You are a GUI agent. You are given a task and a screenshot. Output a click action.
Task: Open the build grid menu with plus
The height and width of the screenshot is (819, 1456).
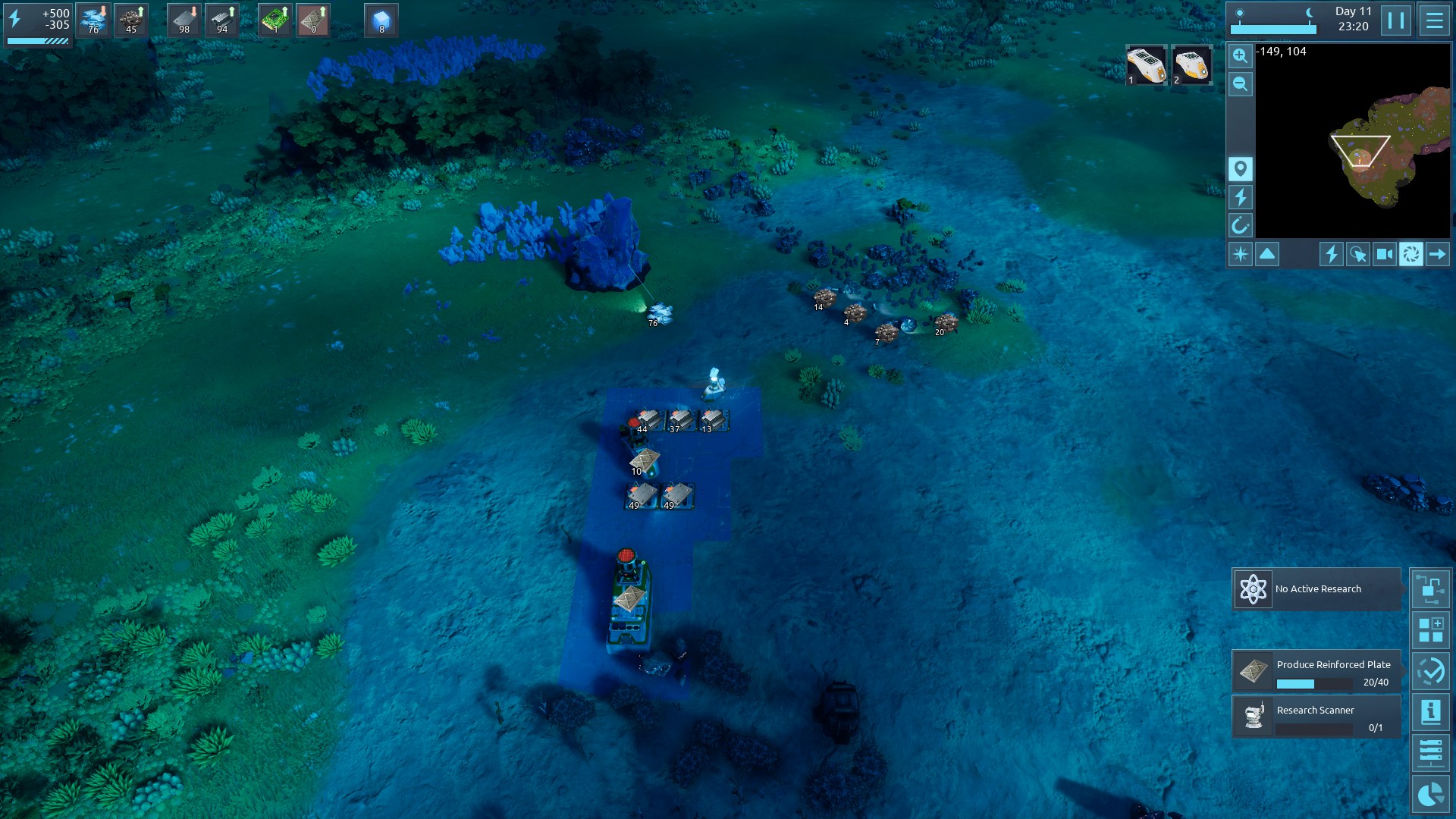1430,630
